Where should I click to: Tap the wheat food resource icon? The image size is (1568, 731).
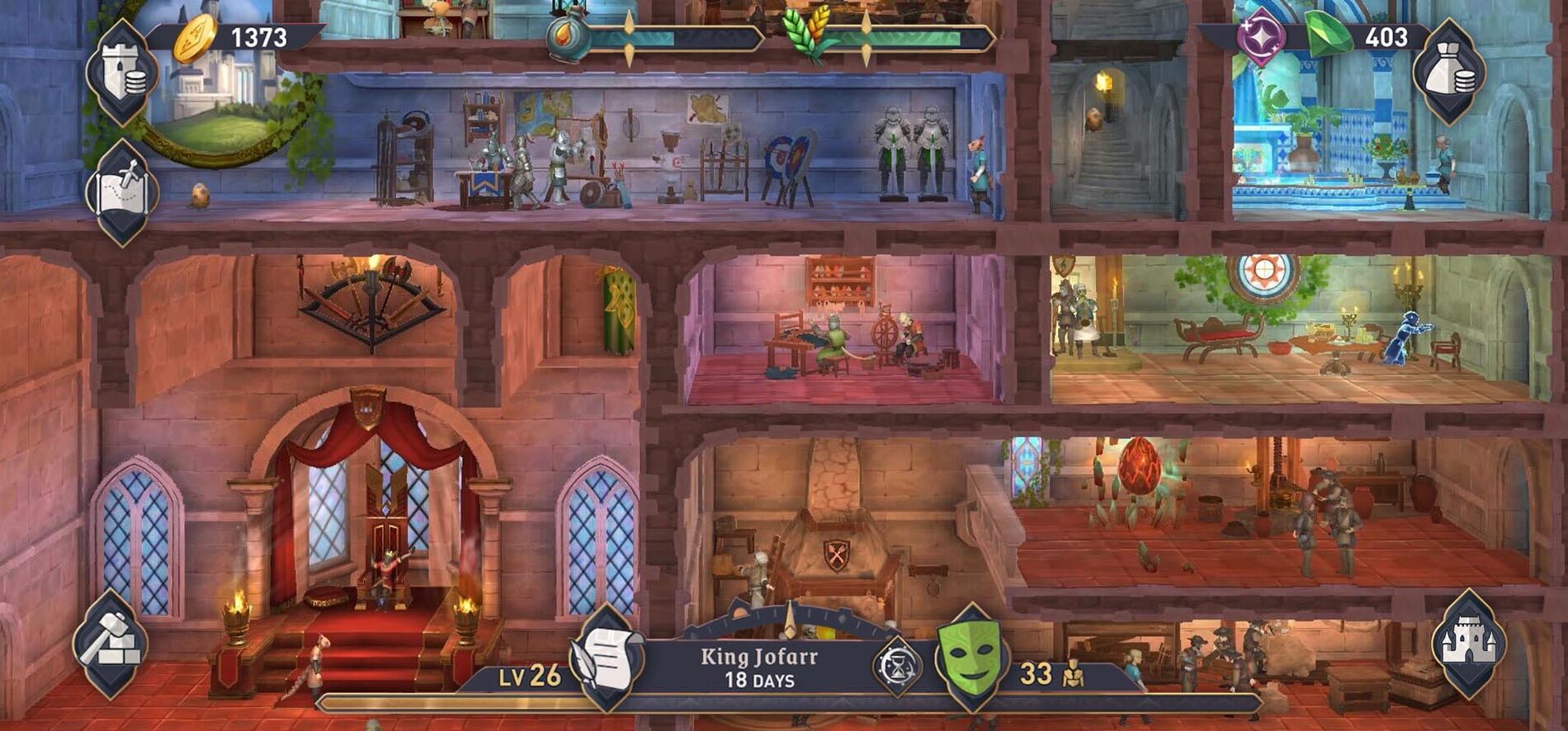(812, 37)
